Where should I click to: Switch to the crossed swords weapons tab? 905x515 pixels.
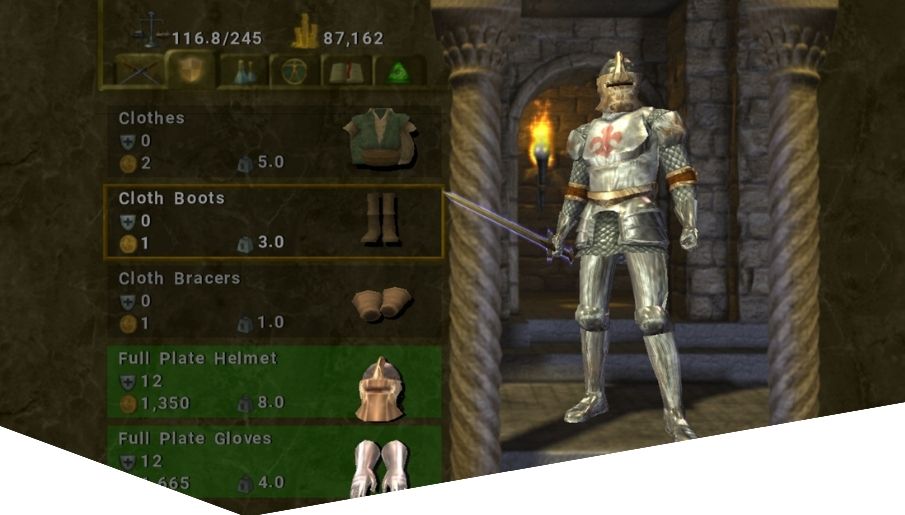click(x=139, y=70)
